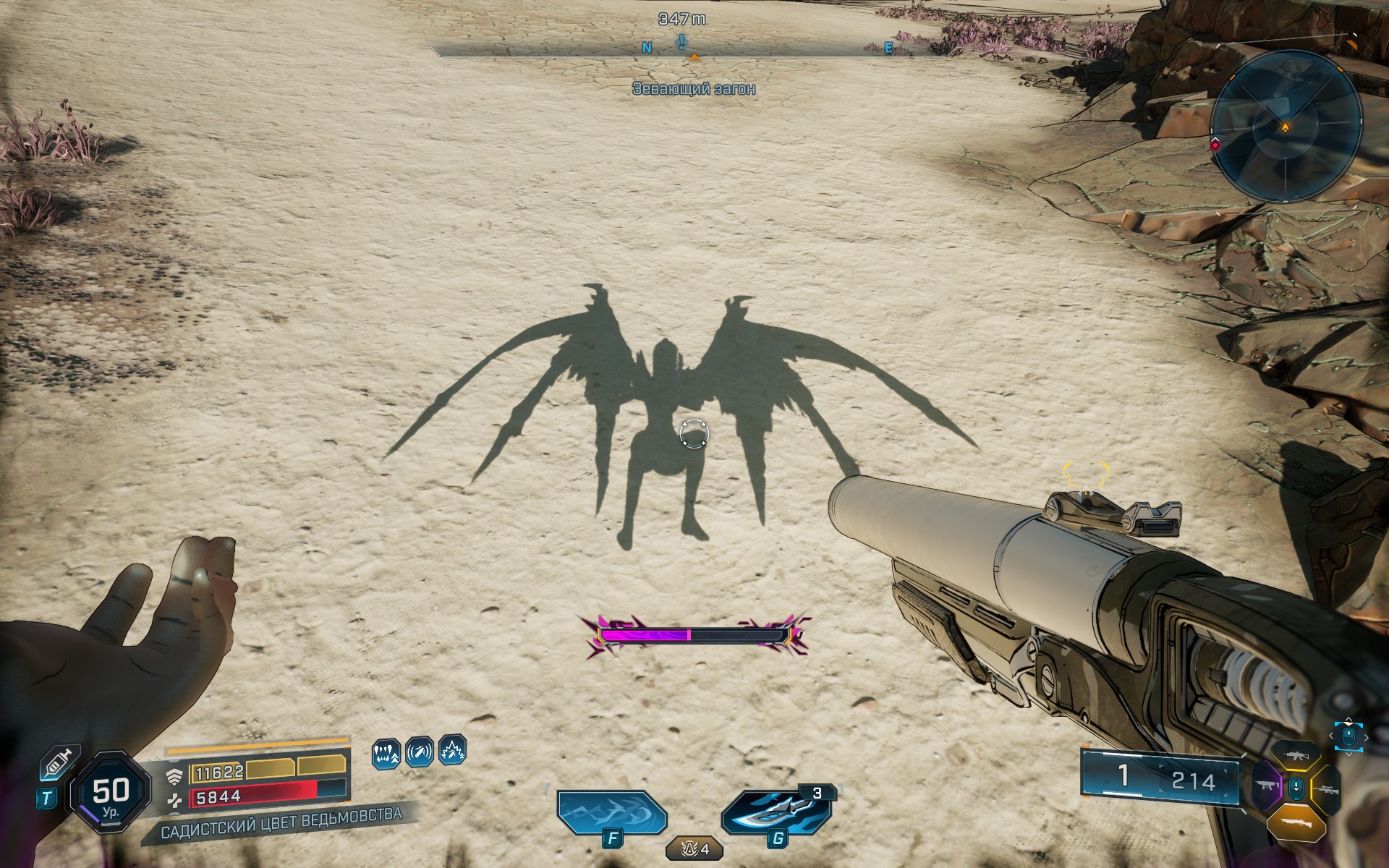This screenshot has width=1389, height=868.
Task: Expand the mouse wheel weapon selector downward
Action: [x=1348, y=754]
